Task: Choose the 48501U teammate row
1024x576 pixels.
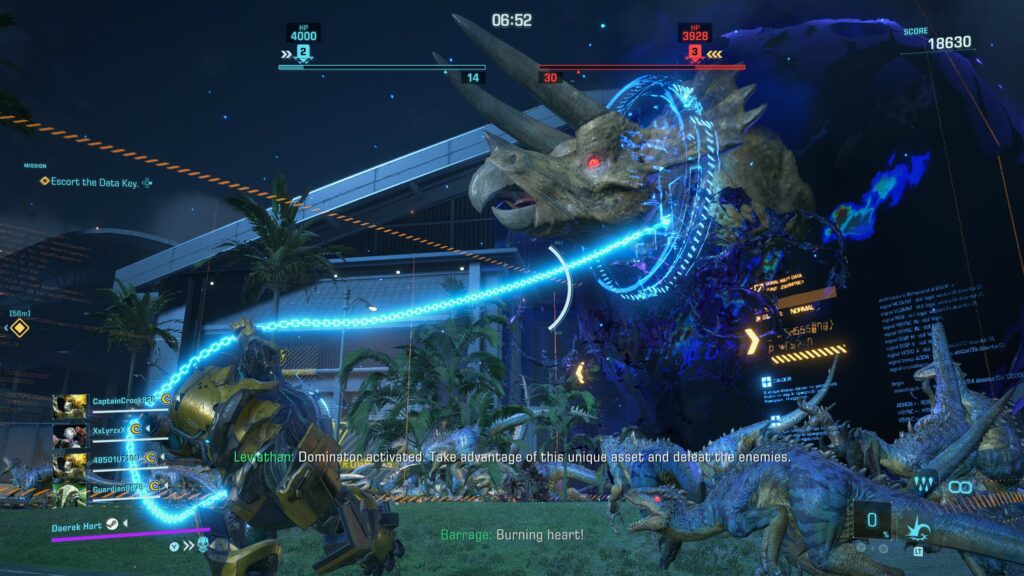Action: 118,459
